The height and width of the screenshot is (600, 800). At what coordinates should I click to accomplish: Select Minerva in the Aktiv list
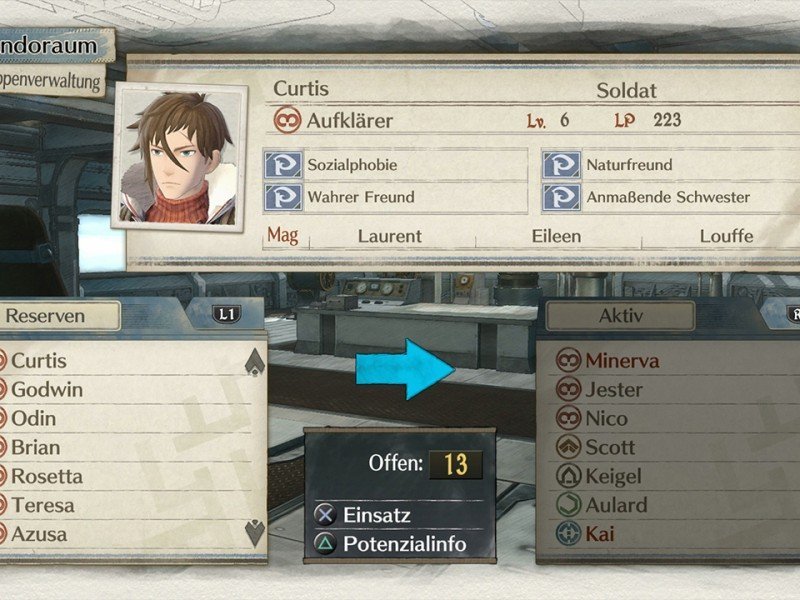(x=622, y=361)
